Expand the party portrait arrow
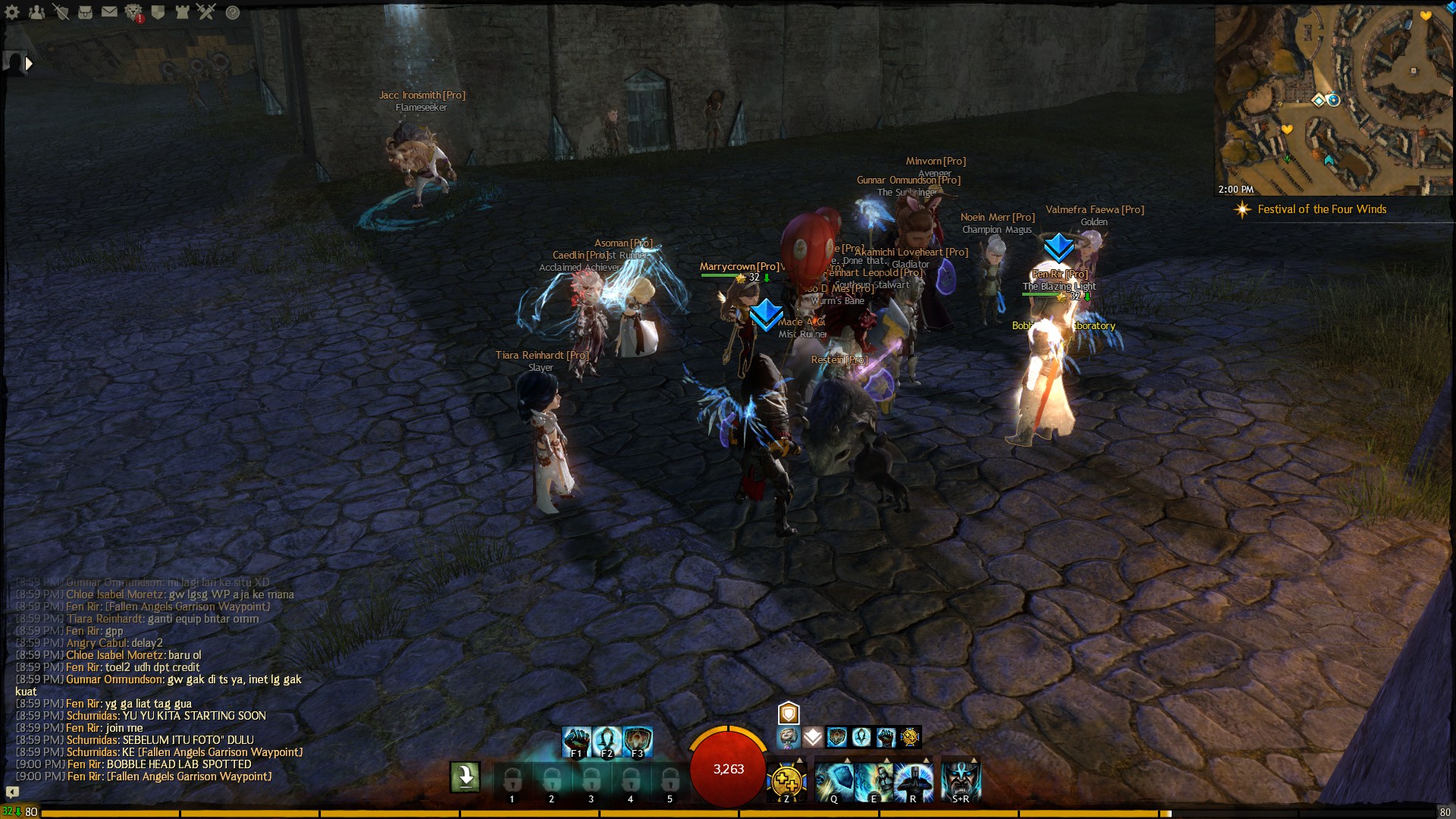Viewport: 1456px width, 819px height. (29, 64)
